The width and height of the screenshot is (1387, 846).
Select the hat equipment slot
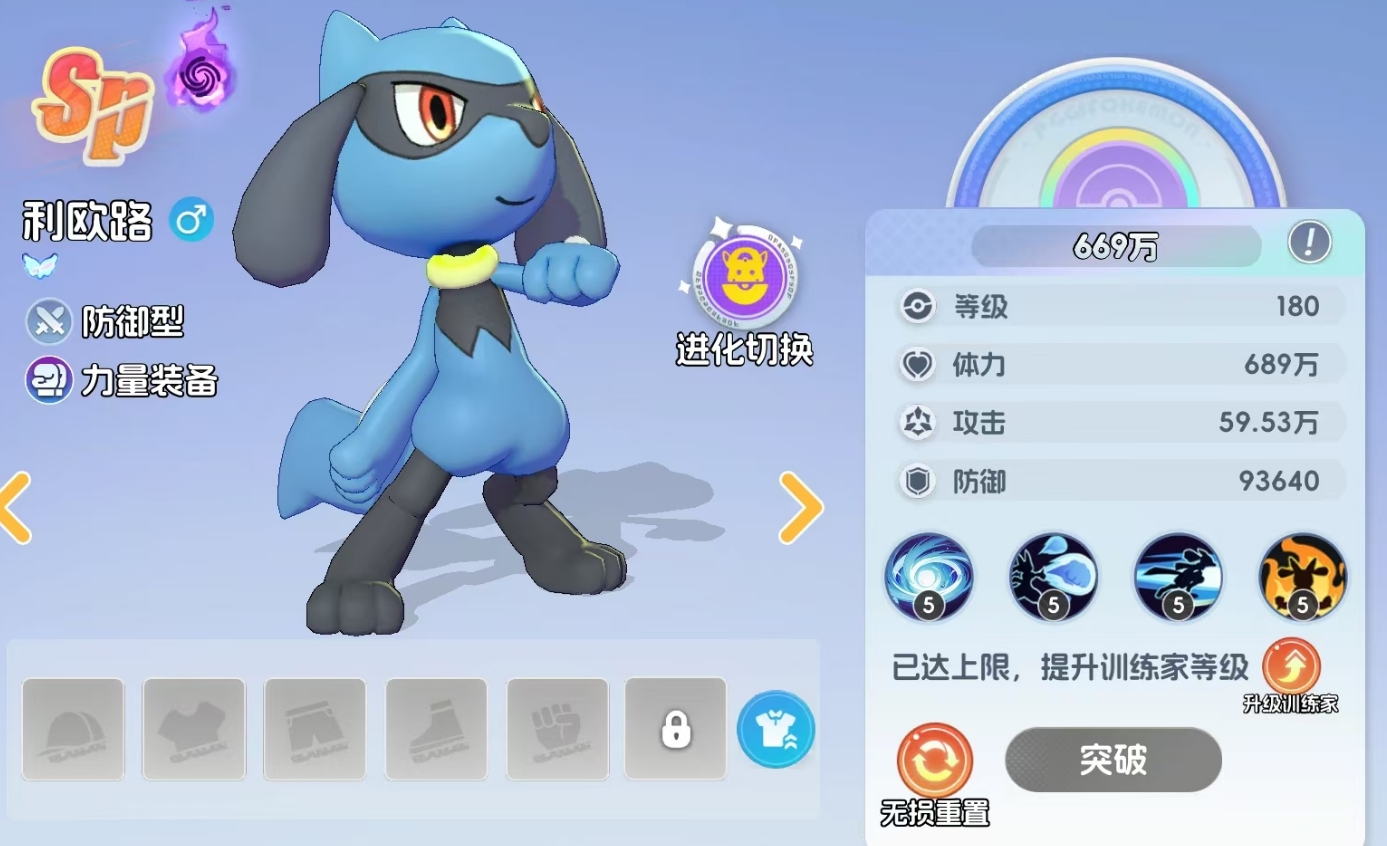pyautogui.click(x=73, y=729)
